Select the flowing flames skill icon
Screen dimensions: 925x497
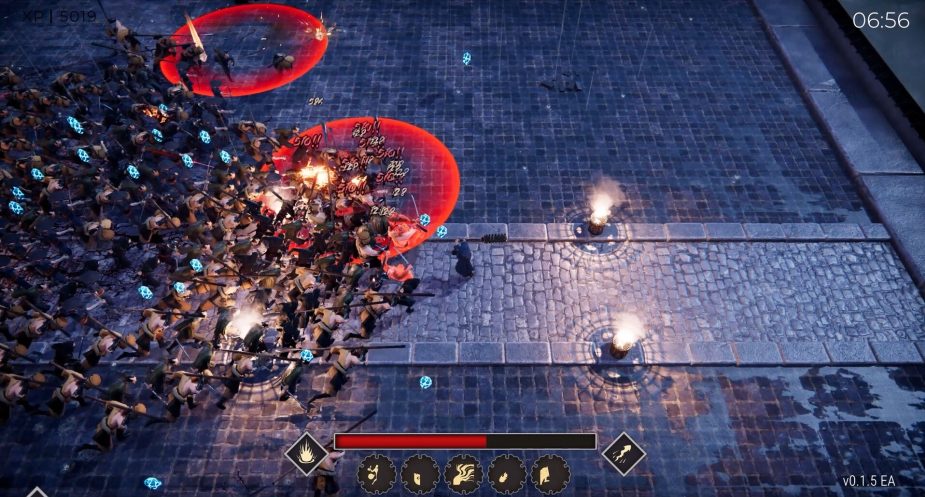(x=463, y=473)
